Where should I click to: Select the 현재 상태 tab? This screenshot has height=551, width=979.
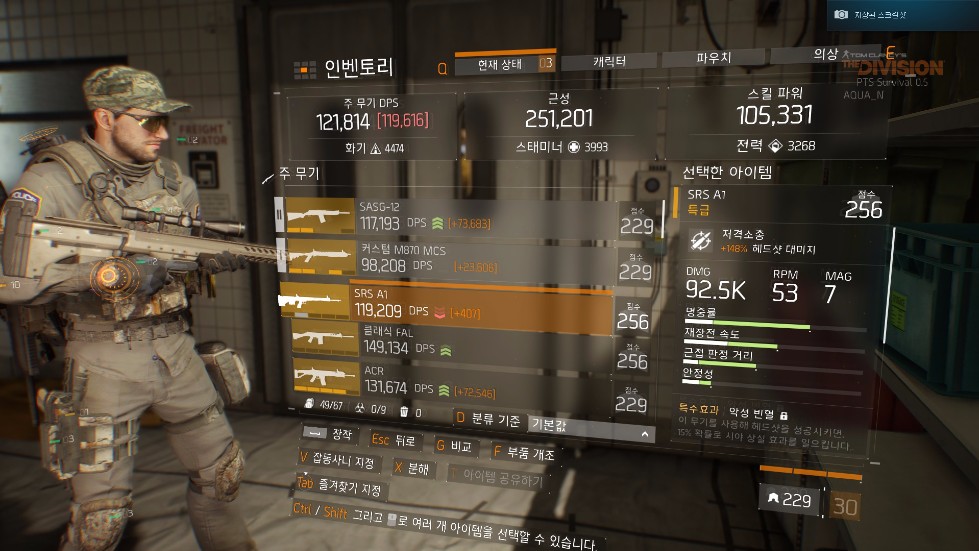pyautogui.click(x=505, y=65)
